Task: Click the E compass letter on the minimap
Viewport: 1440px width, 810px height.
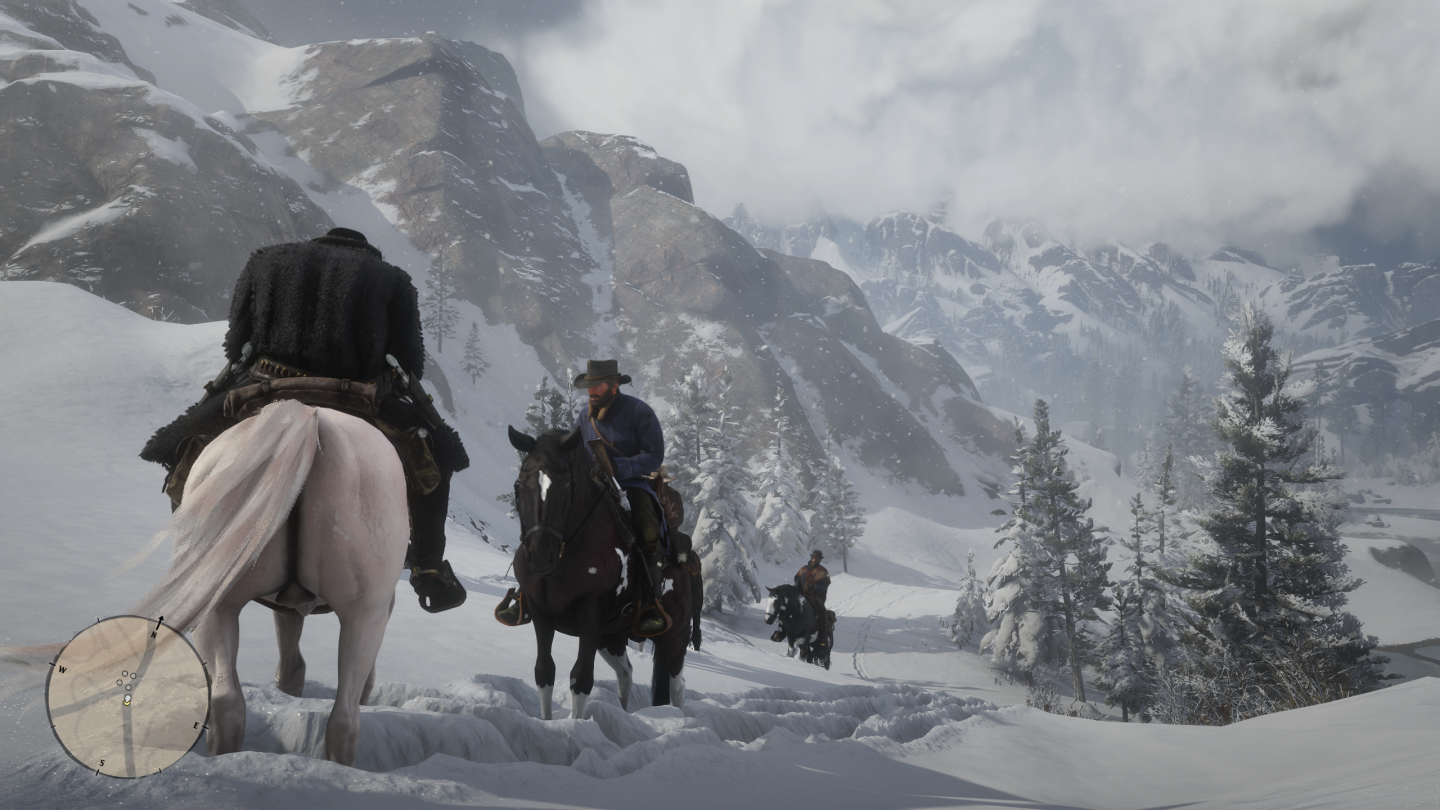Action: tap(196, 726)
